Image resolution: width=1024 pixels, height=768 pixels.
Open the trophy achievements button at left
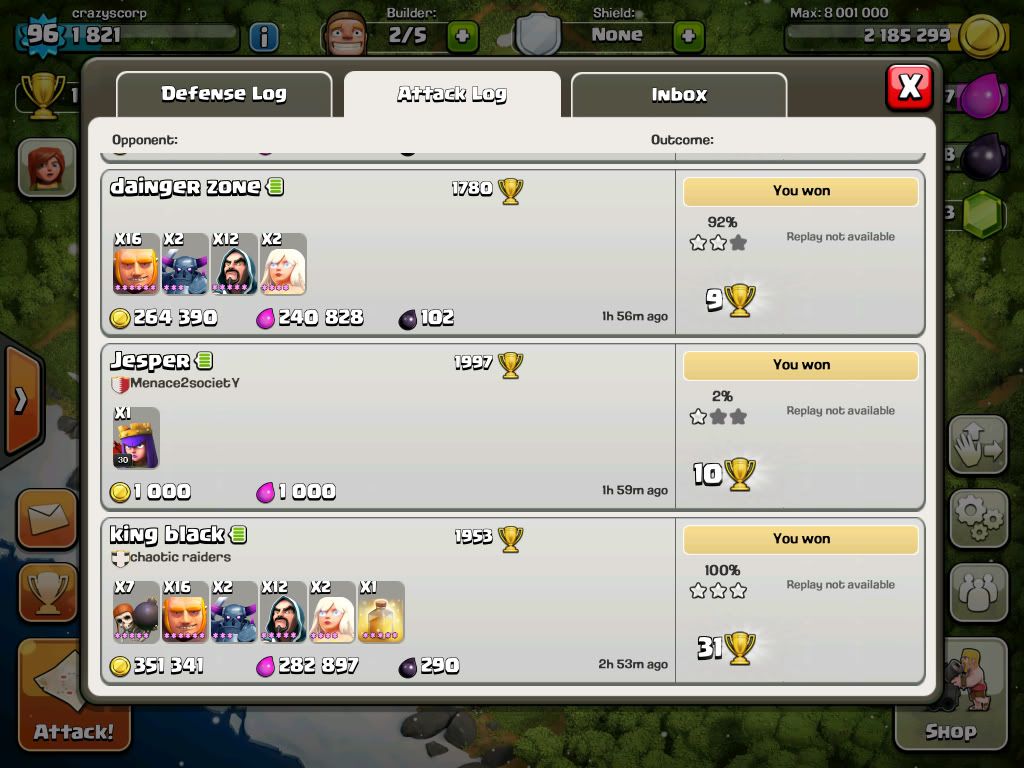tap(46, 592)
